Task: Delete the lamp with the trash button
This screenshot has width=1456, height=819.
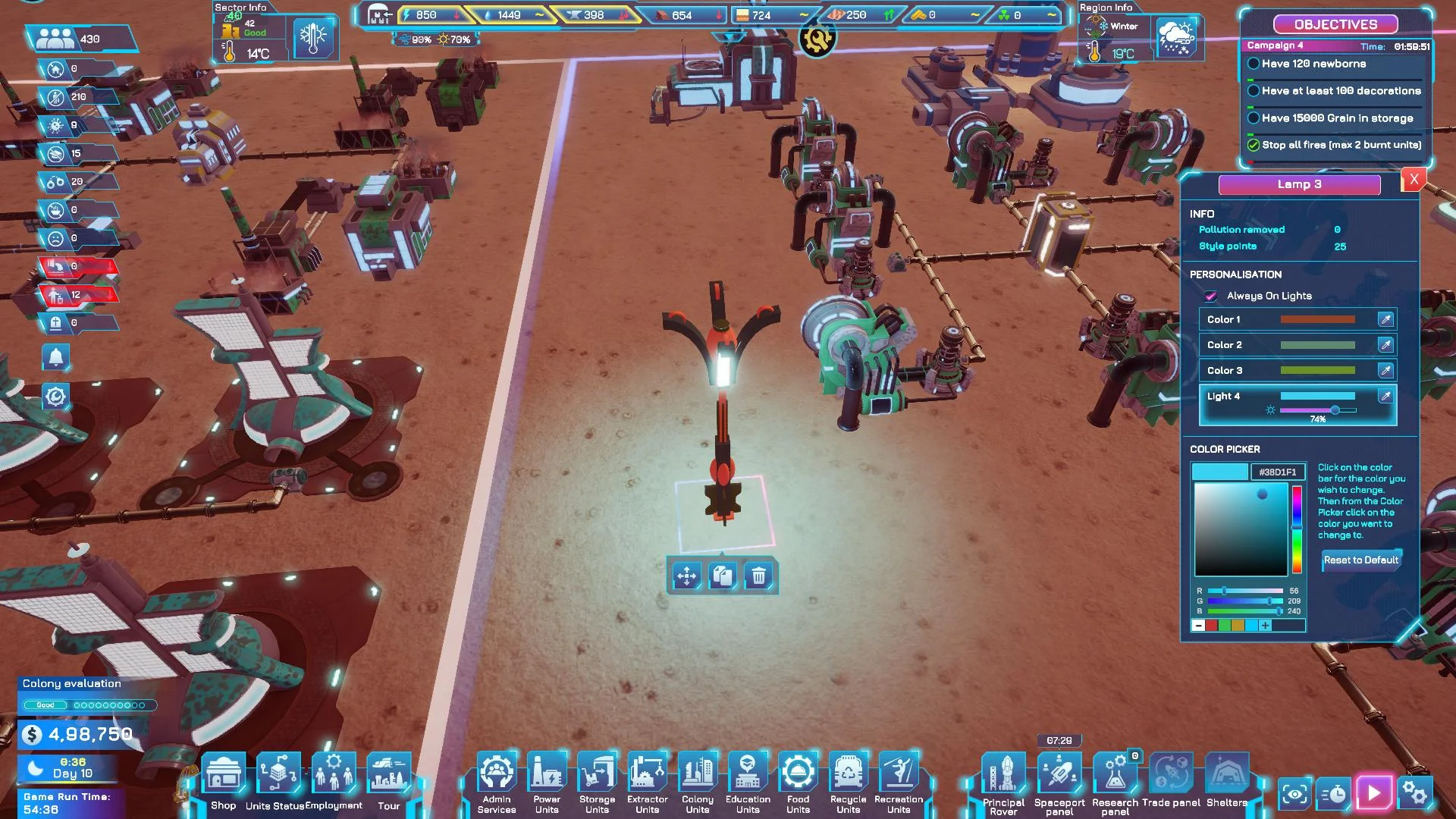Action: 758,576
